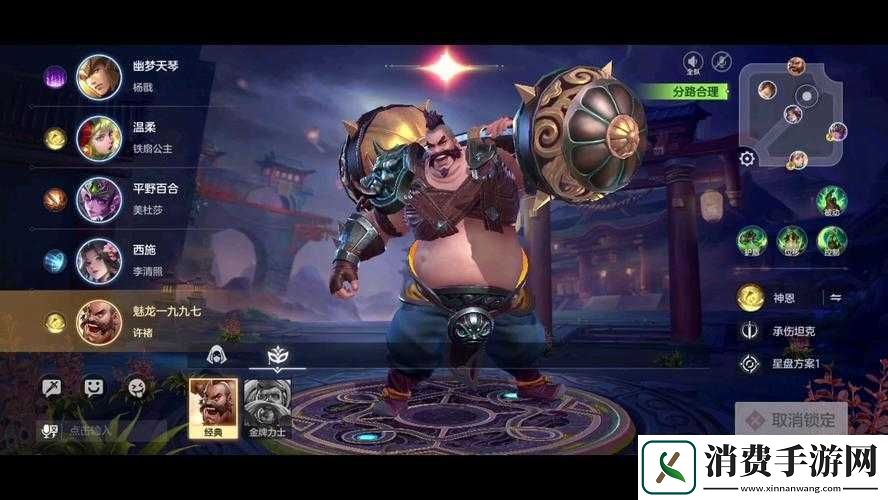The height and width of the screenshot is (500, 888).
Task: Click the chat input field
Action: [x=110, y=431]
